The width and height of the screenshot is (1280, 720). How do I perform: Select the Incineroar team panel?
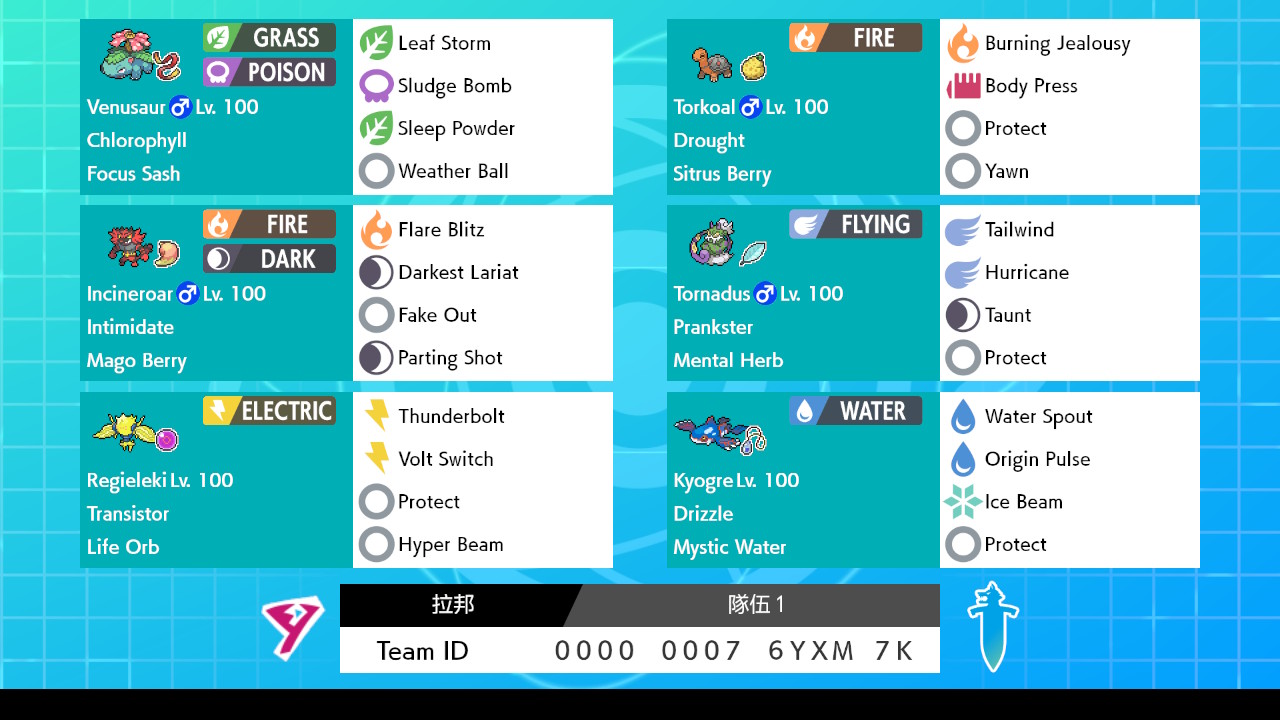[216, 293]
